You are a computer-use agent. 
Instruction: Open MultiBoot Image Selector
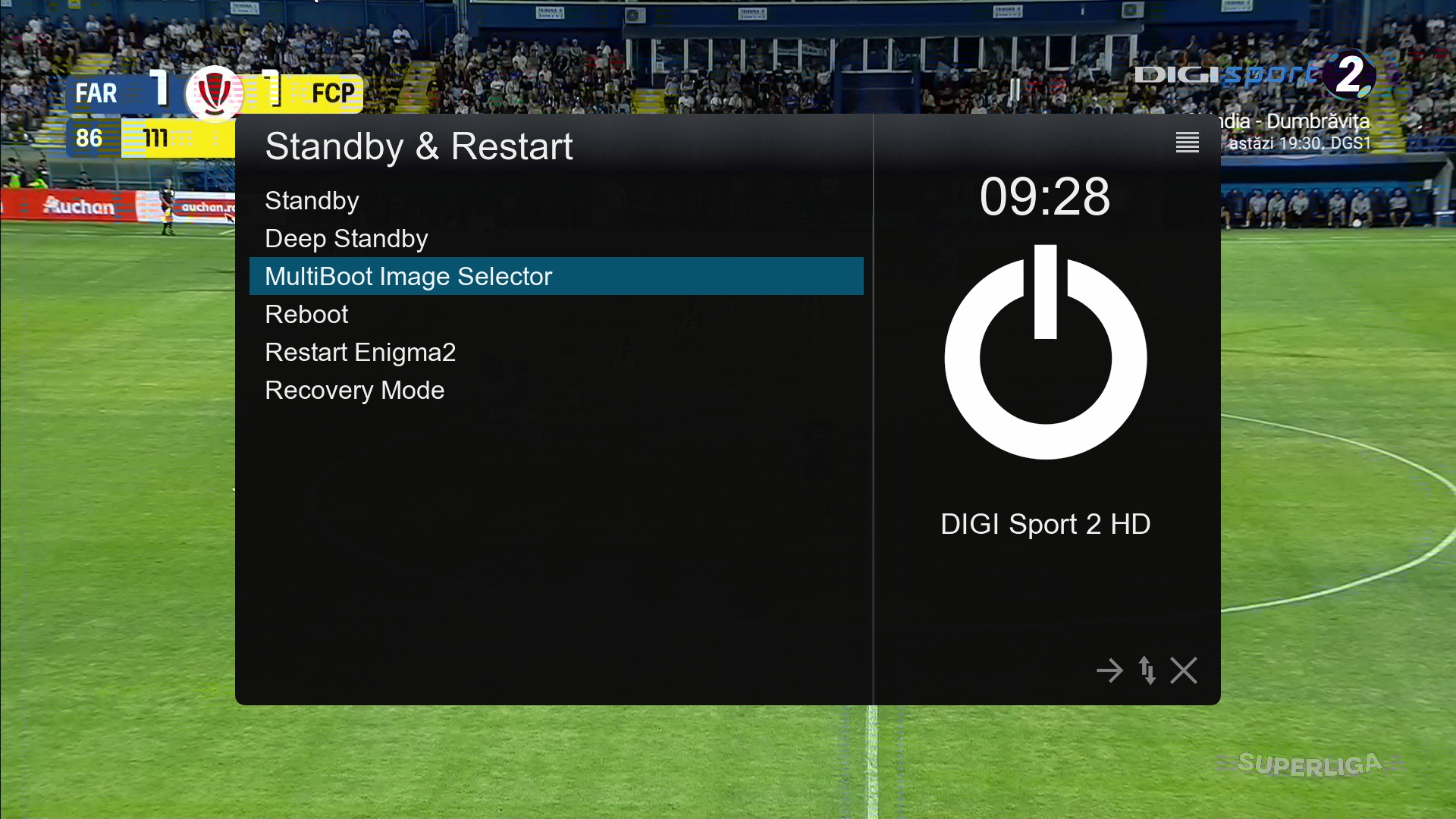tap(408, 277)
